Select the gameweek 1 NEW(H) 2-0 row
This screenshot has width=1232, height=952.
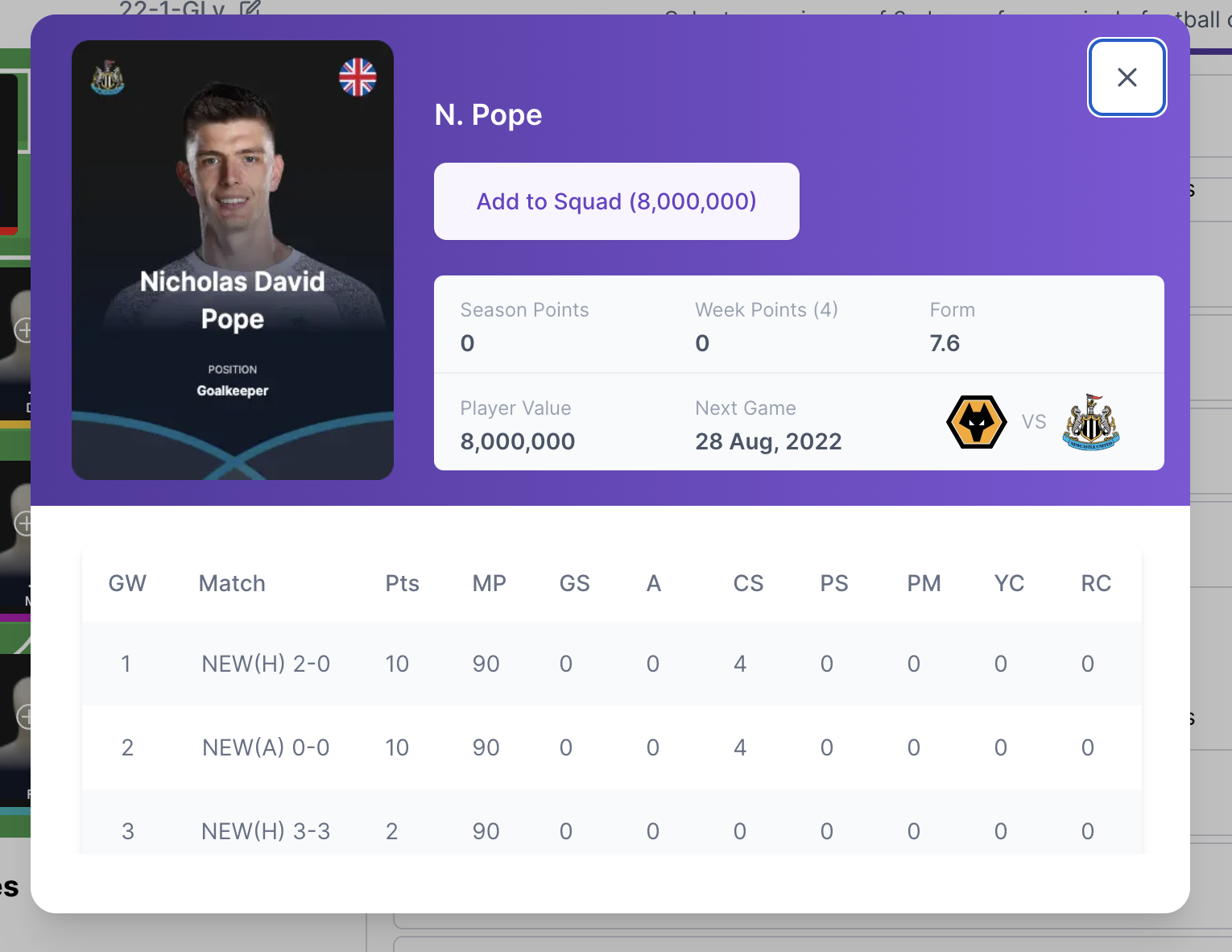click(x=611, y=664)
